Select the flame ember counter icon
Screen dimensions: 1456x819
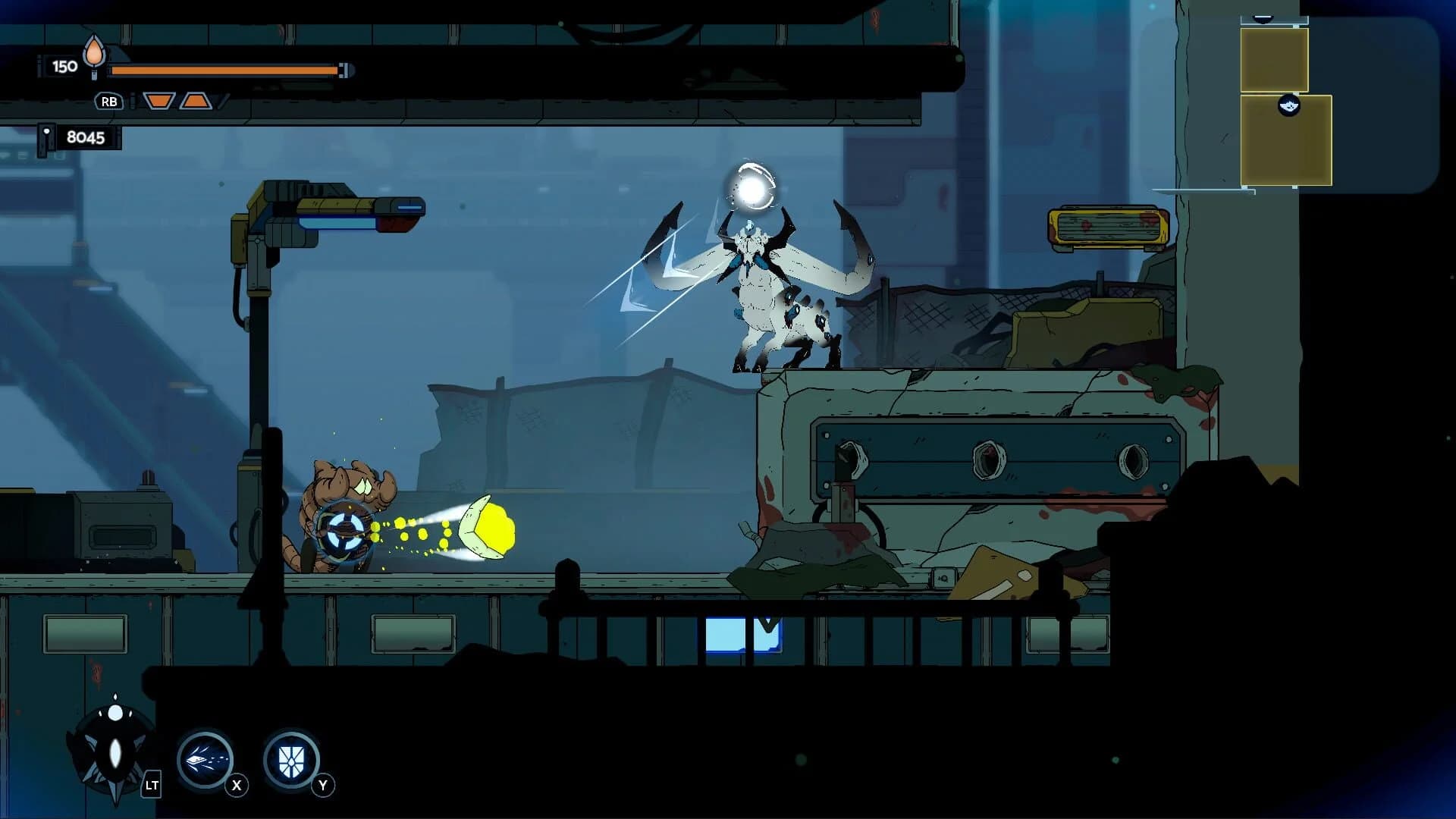point(93,53)
